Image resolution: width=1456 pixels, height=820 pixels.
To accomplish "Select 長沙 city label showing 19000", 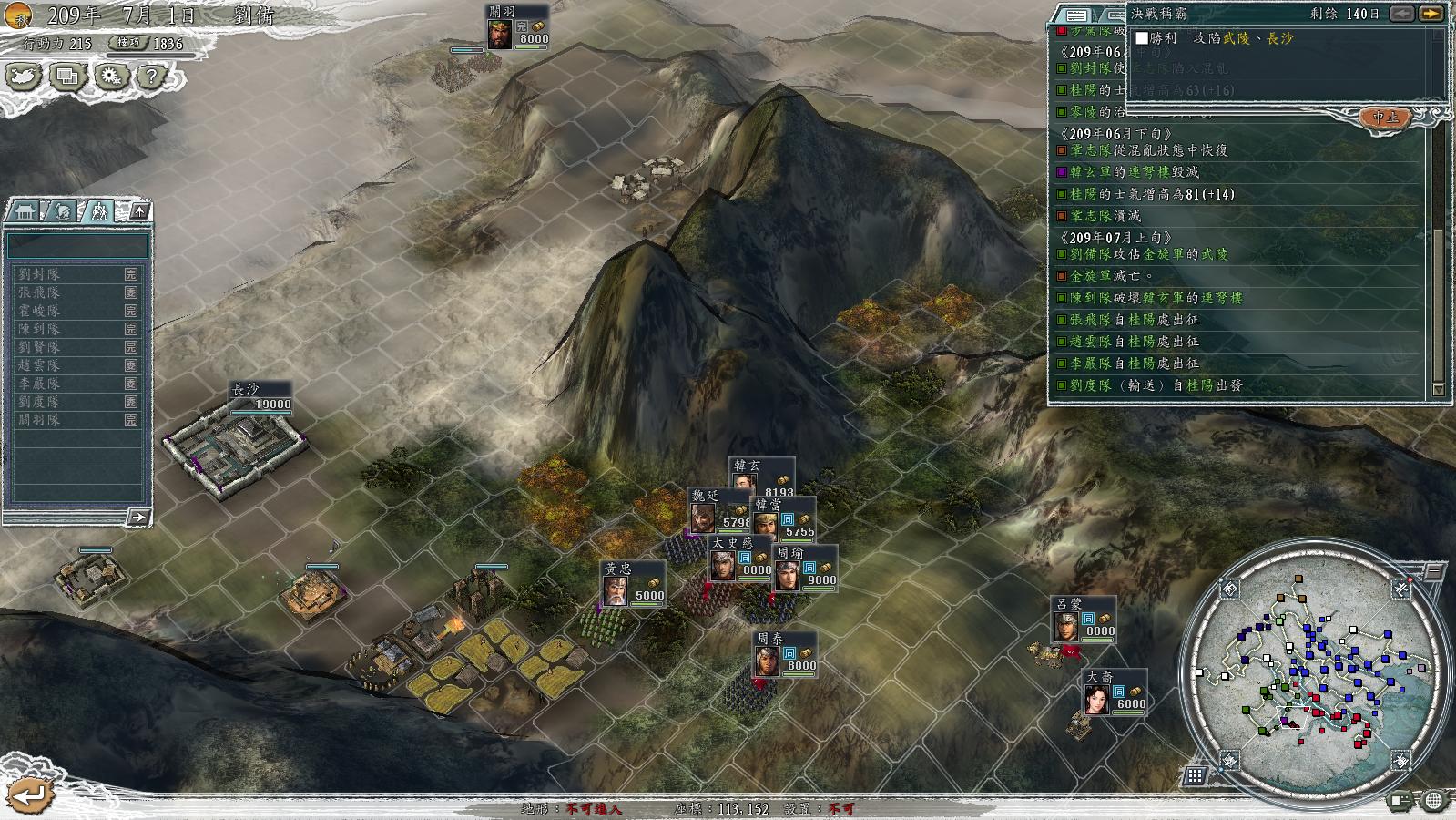I will click(x=260, y=397).
